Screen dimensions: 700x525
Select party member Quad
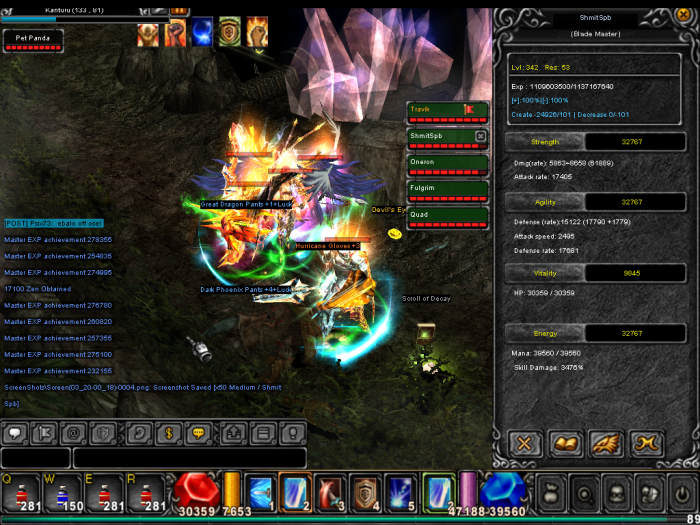point(446,214)
